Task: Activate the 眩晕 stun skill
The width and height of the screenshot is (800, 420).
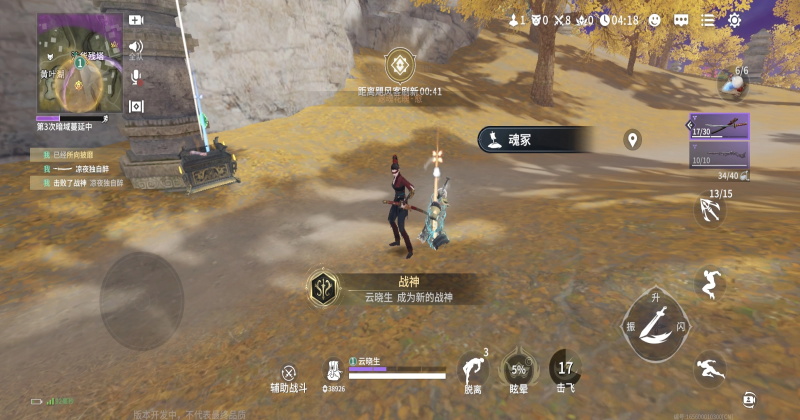Action: [x=518, y=368]
